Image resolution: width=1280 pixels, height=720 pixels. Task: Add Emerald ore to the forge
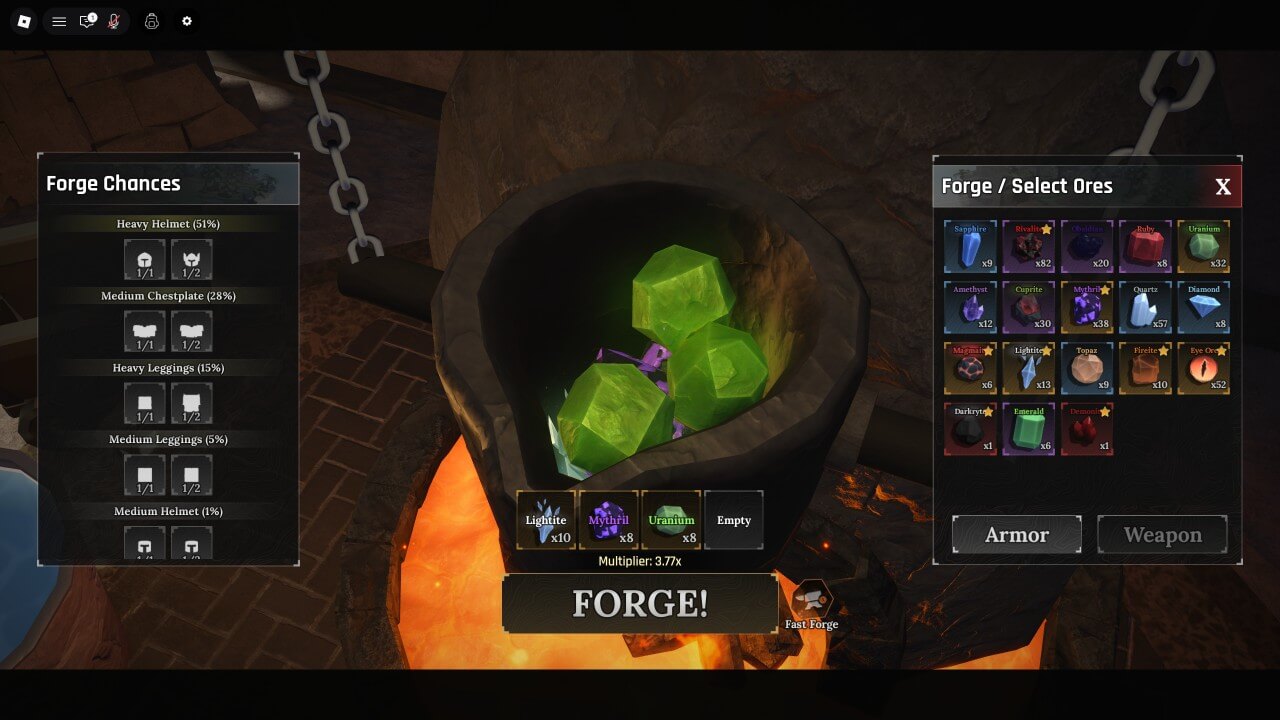click(1028, 430)
